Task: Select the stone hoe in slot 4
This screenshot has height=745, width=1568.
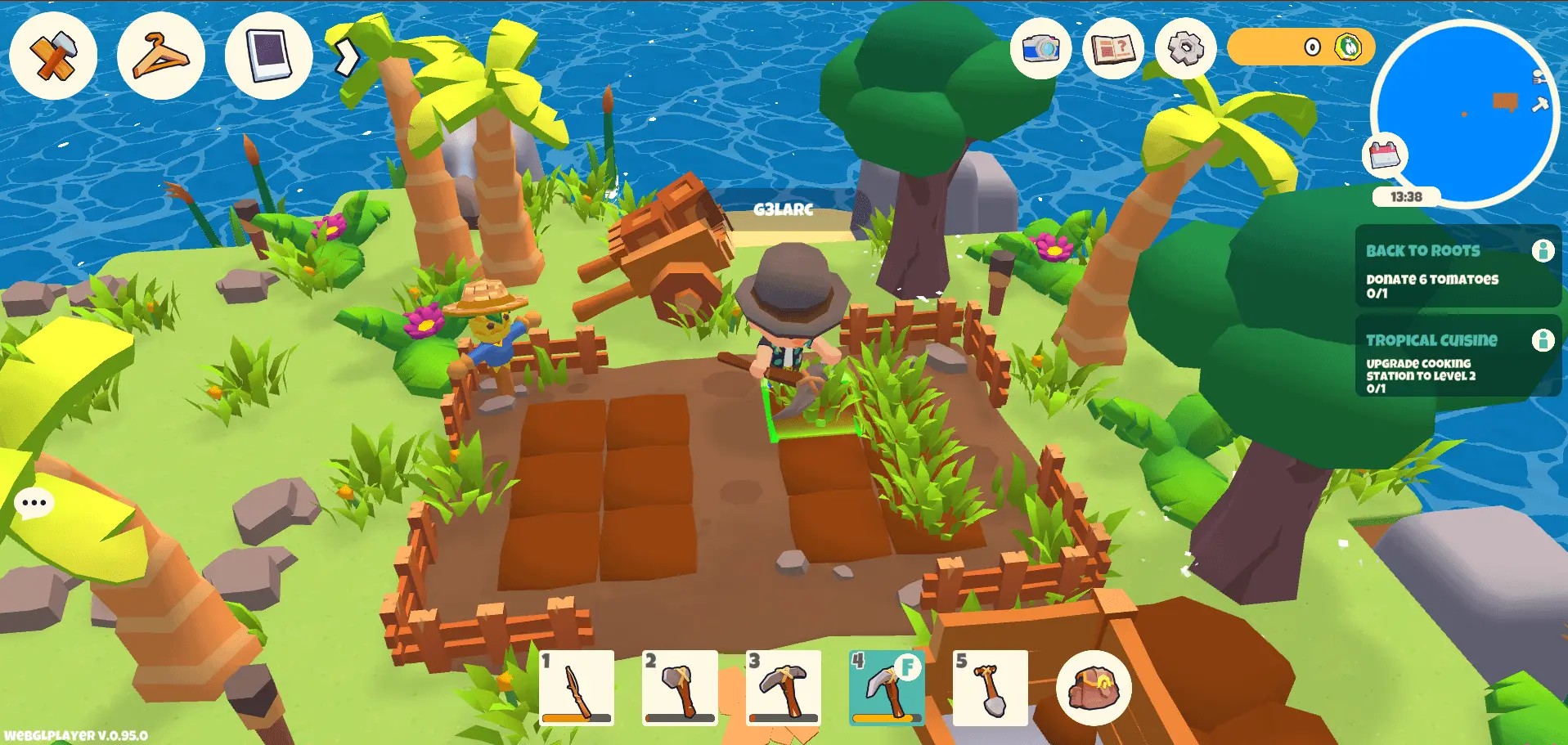Action: pyautogui.click(x=887, y=688)
